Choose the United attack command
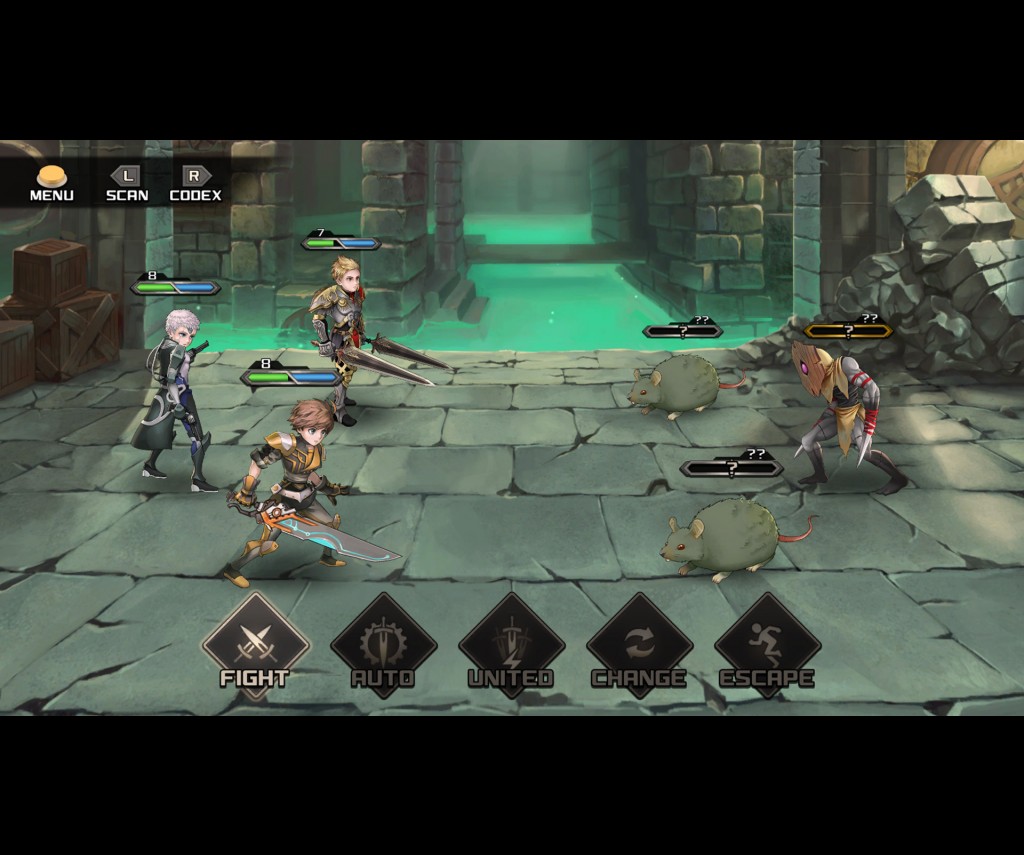Screen dimensions: 1024x855 [511, 645]
